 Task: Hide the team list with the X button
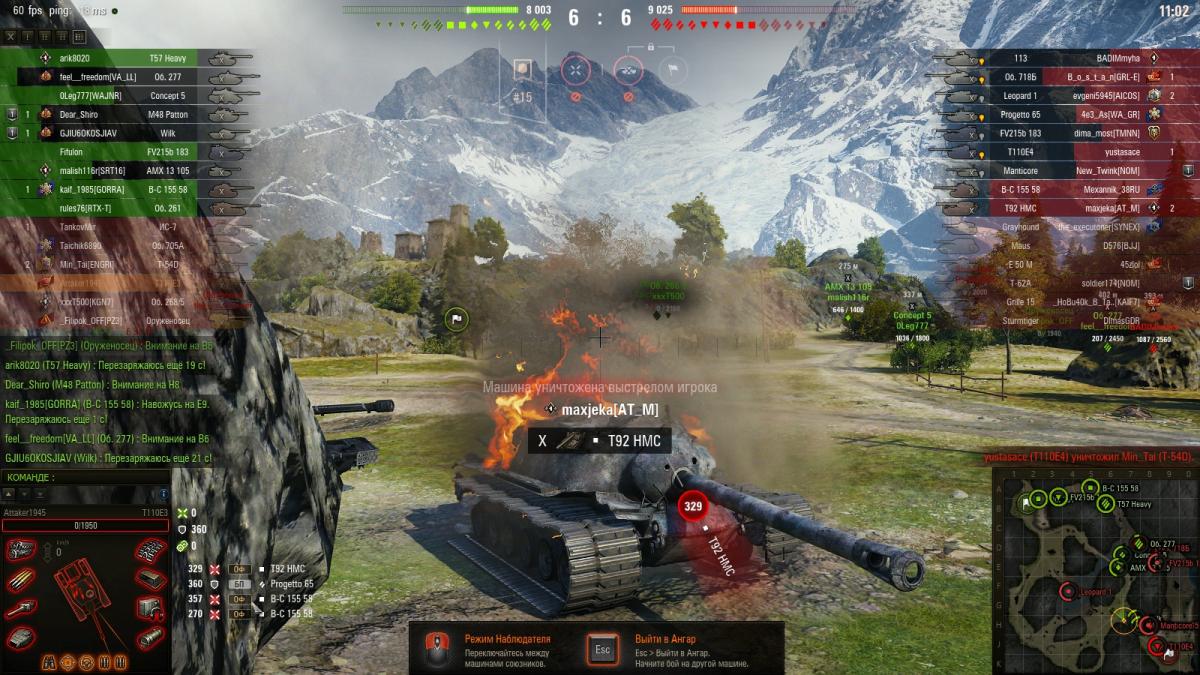(11, 37)
